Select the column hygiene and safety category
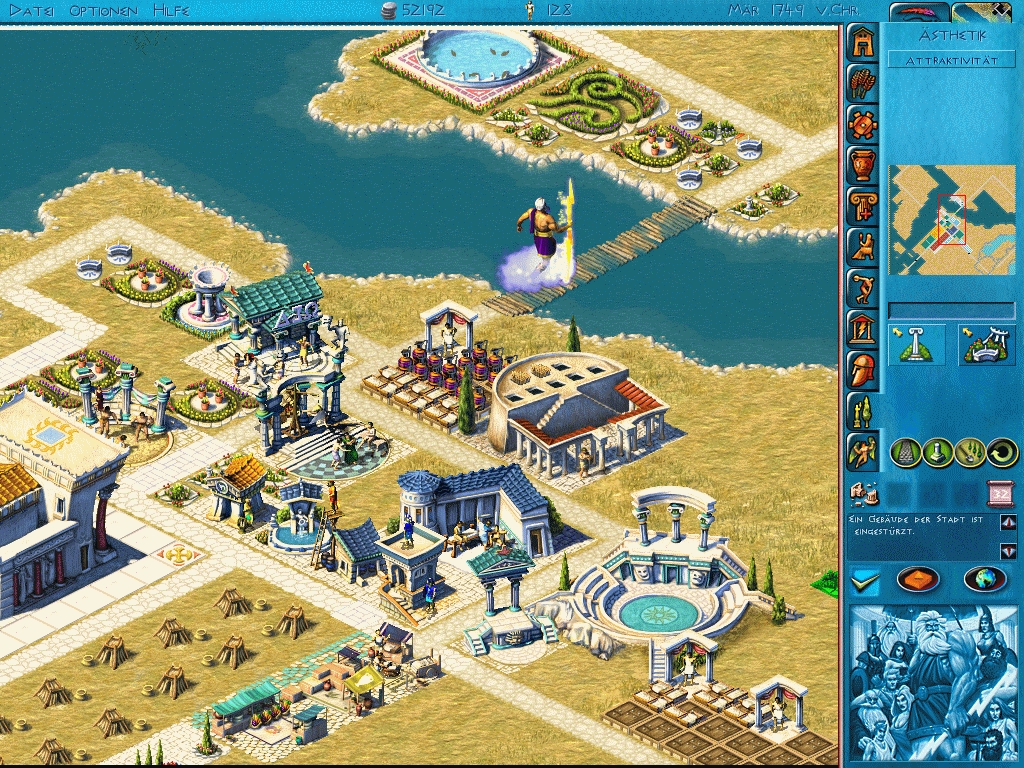The image size is (1024, 768). [x=862, y=205]
